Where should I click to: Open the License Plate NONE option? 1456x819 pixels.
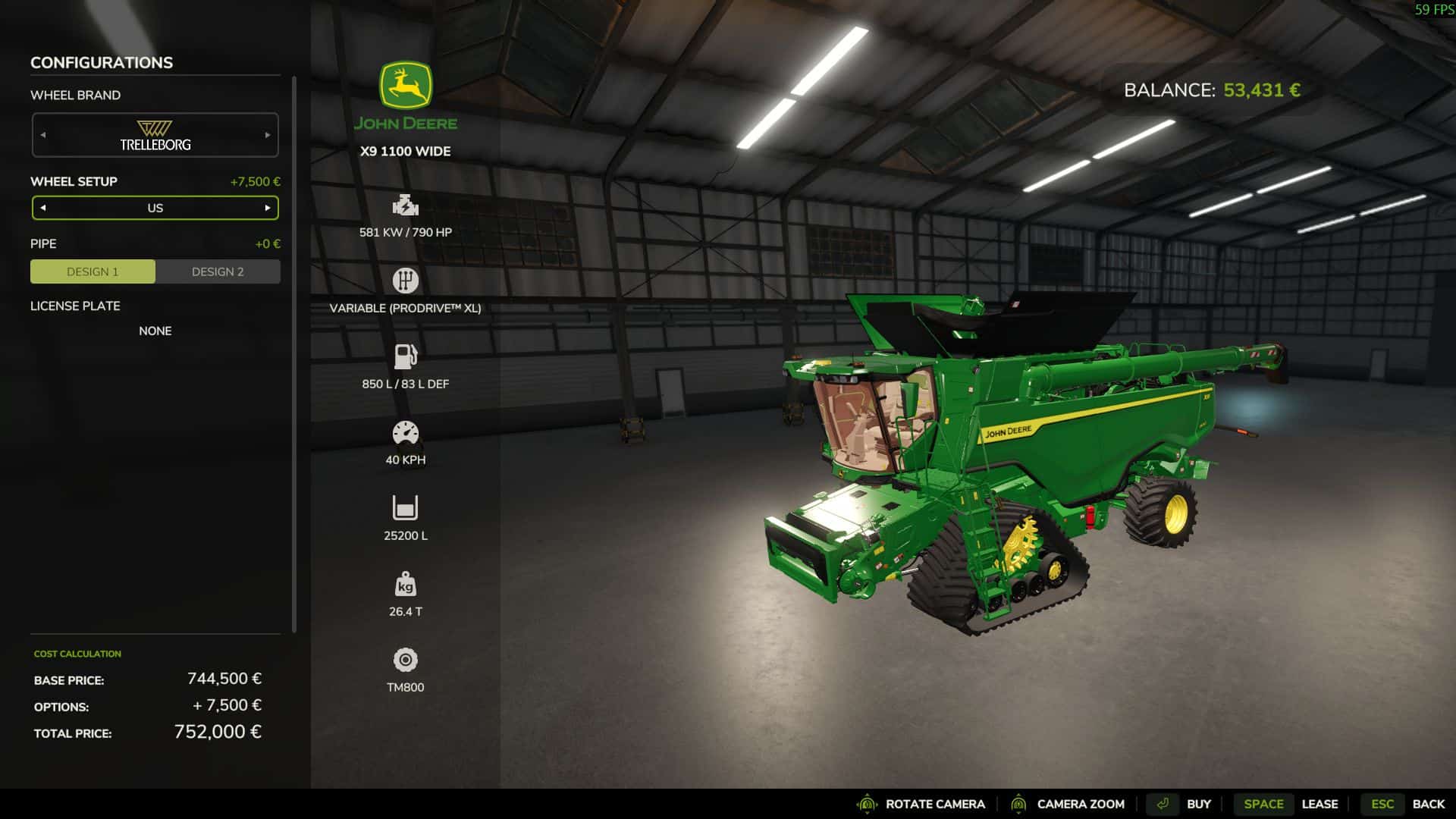click(x=155, y=331)
